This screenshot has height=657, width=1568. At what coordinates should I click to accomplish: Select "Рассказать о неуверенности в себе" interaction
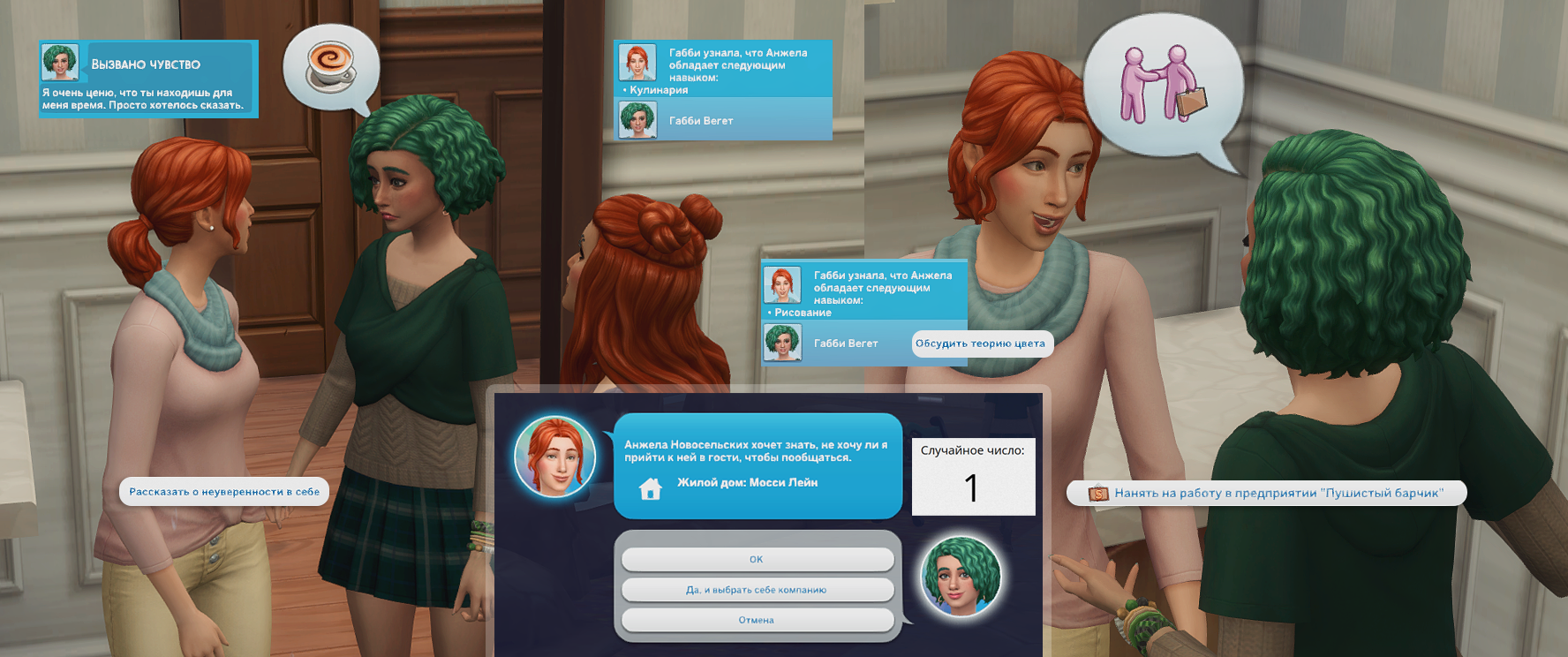coord(224,492)
